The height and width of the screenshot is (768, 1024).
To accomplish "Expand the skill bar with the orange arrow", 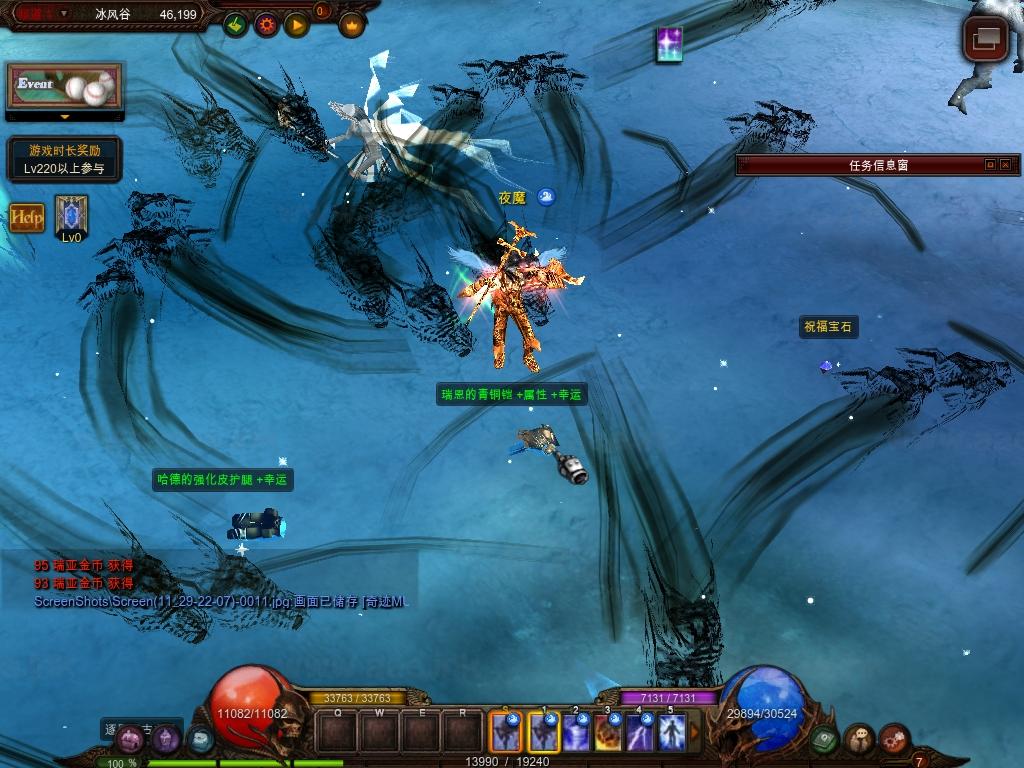I will (694, 732).
